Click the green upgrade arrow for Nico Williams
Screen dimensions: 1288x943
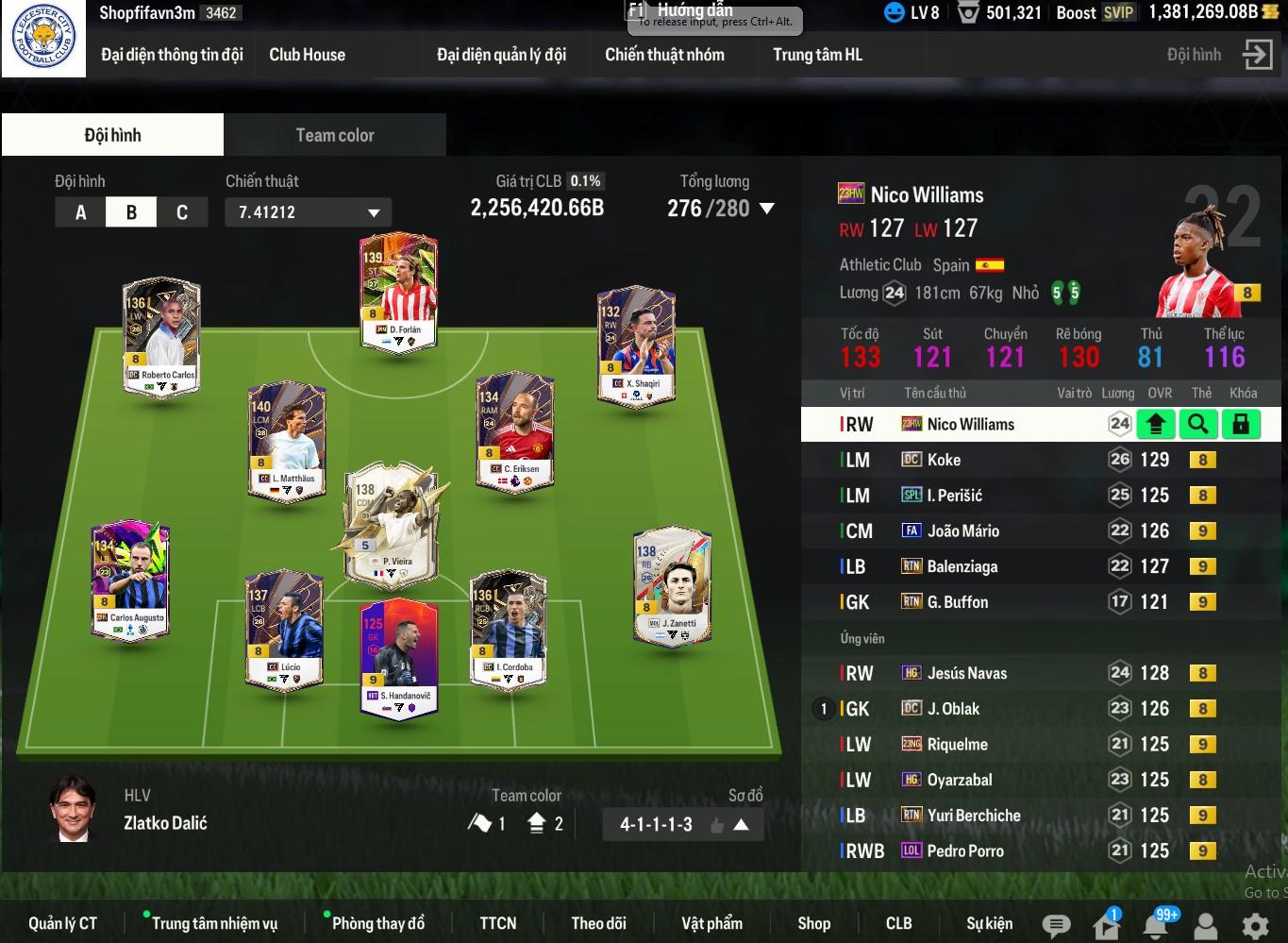click(1155, 425)
